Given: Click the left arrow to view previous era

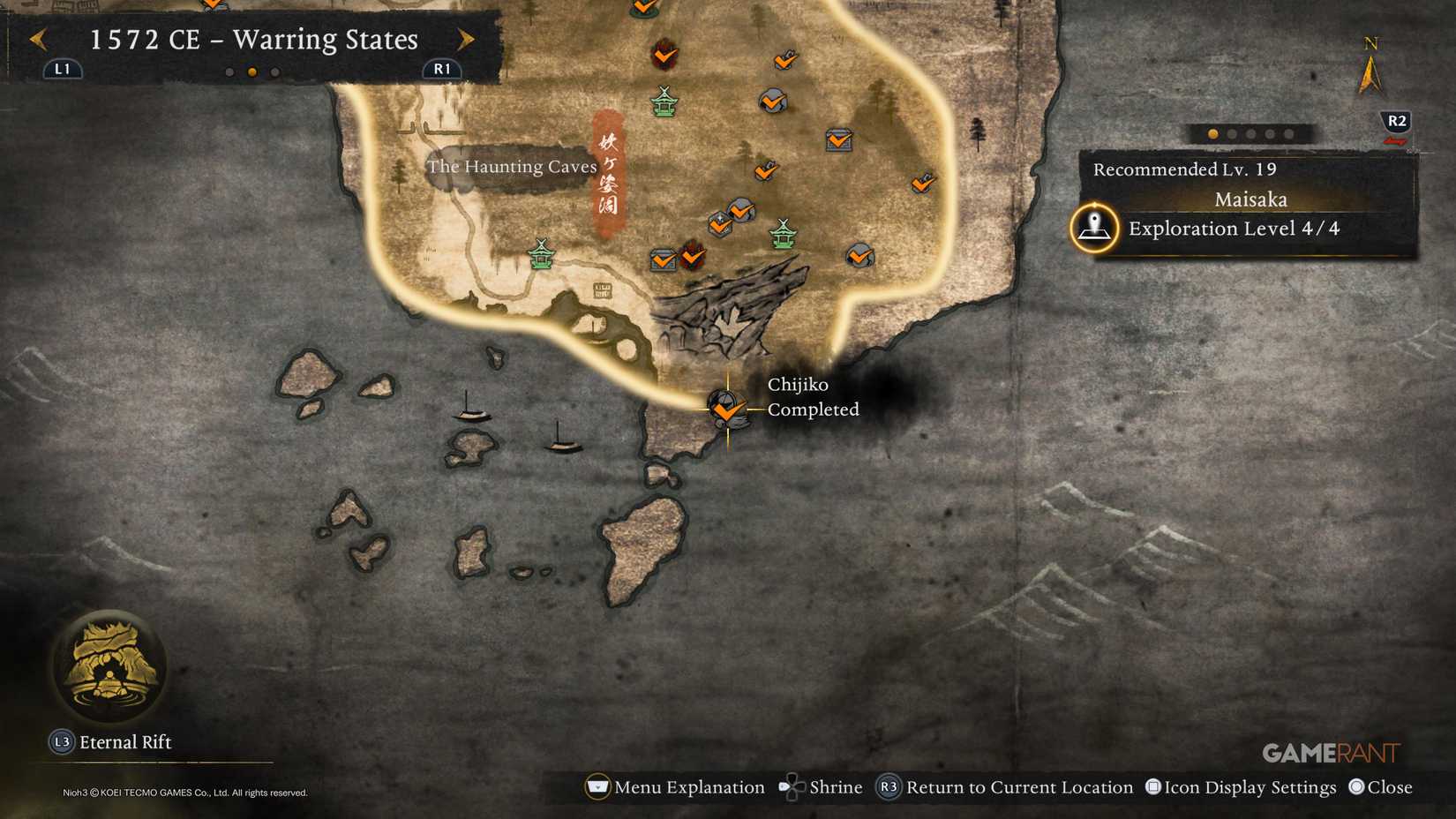Looking at the screenshot, I should [x=36, y=40].
